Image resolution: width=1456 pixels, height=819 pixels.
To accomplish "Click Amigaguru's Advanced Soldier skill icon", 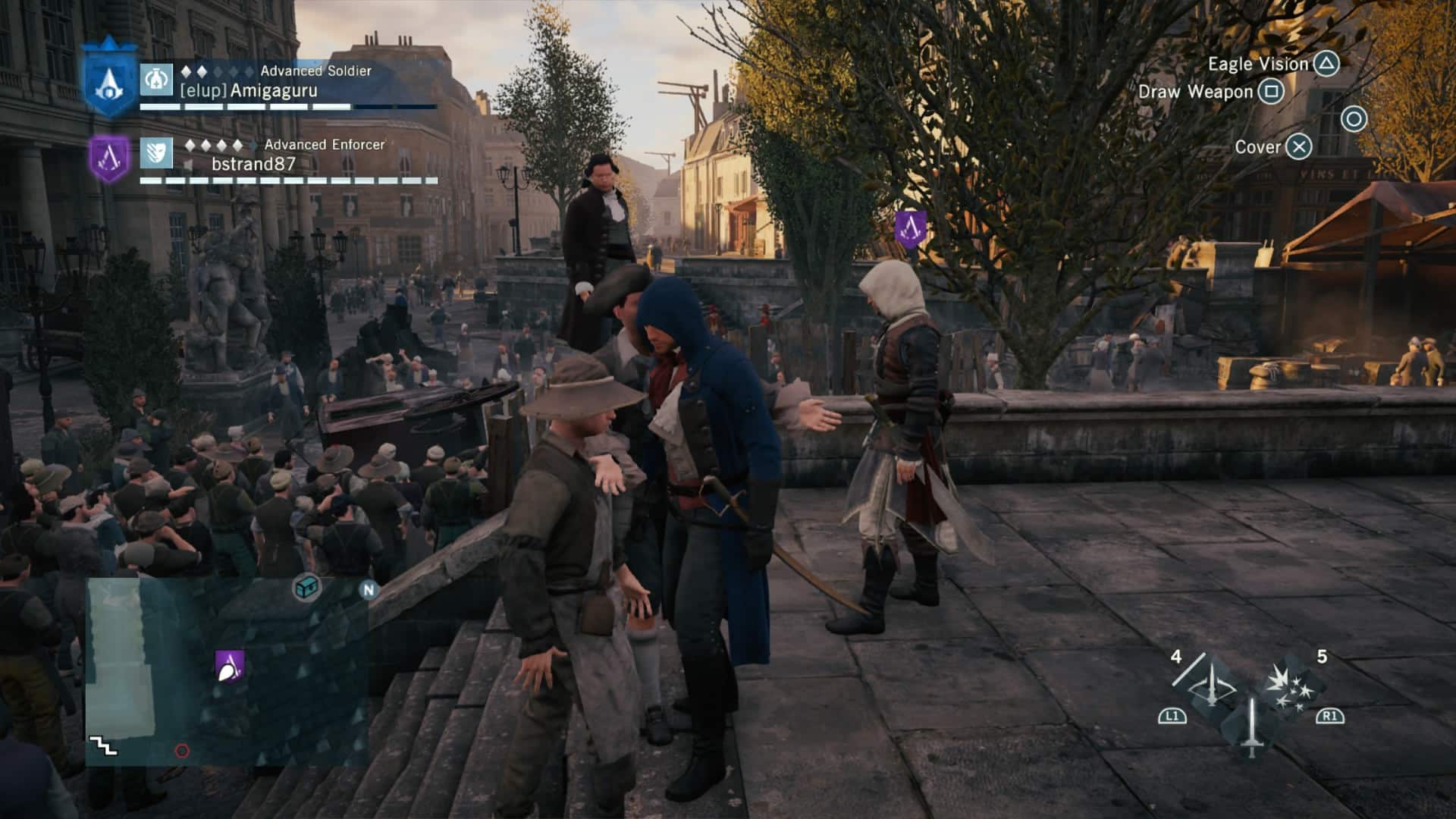I will [x=157, y=79].
